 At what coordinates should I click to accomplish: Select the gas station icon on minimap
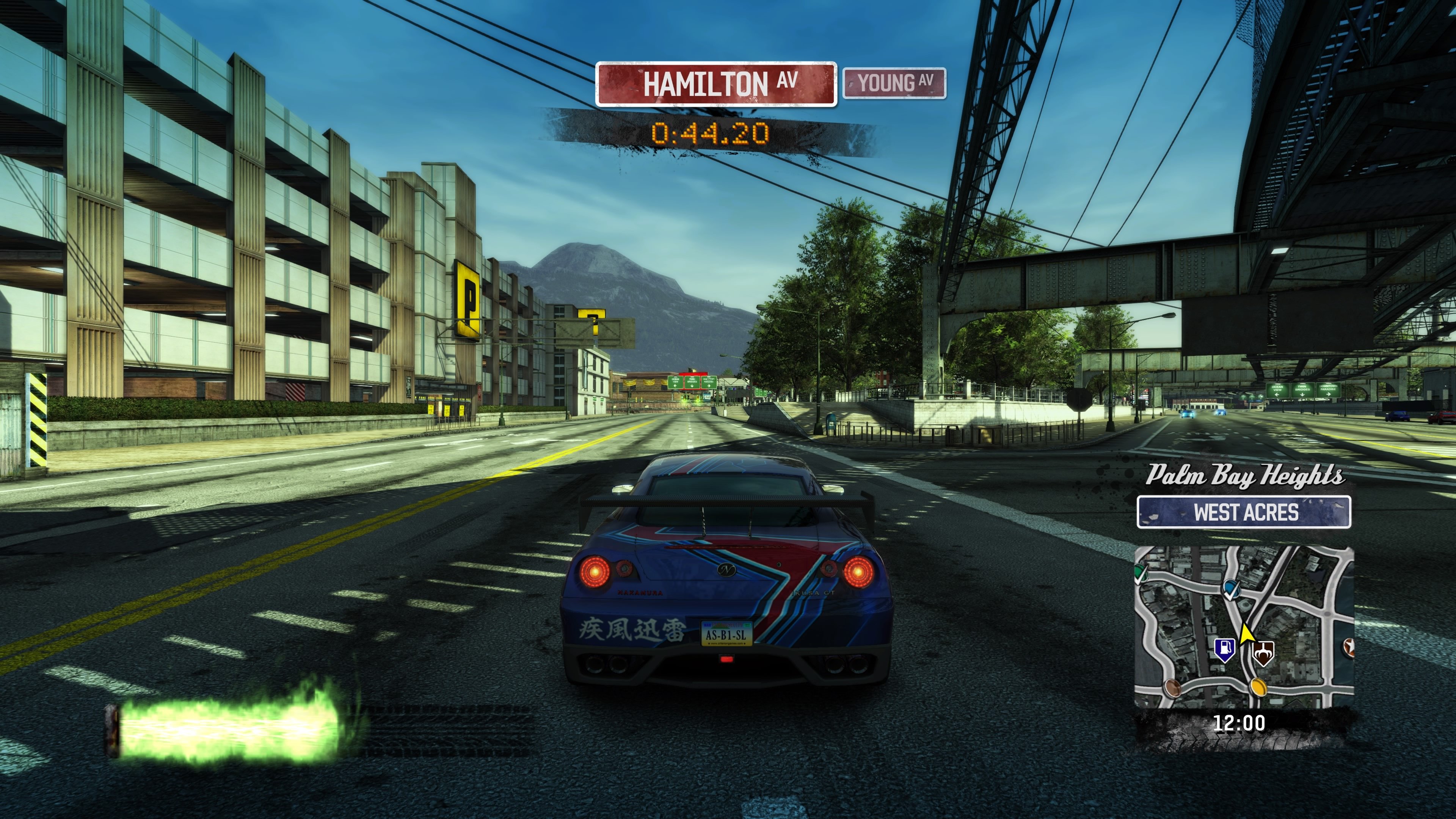[x=1225, y=651]
